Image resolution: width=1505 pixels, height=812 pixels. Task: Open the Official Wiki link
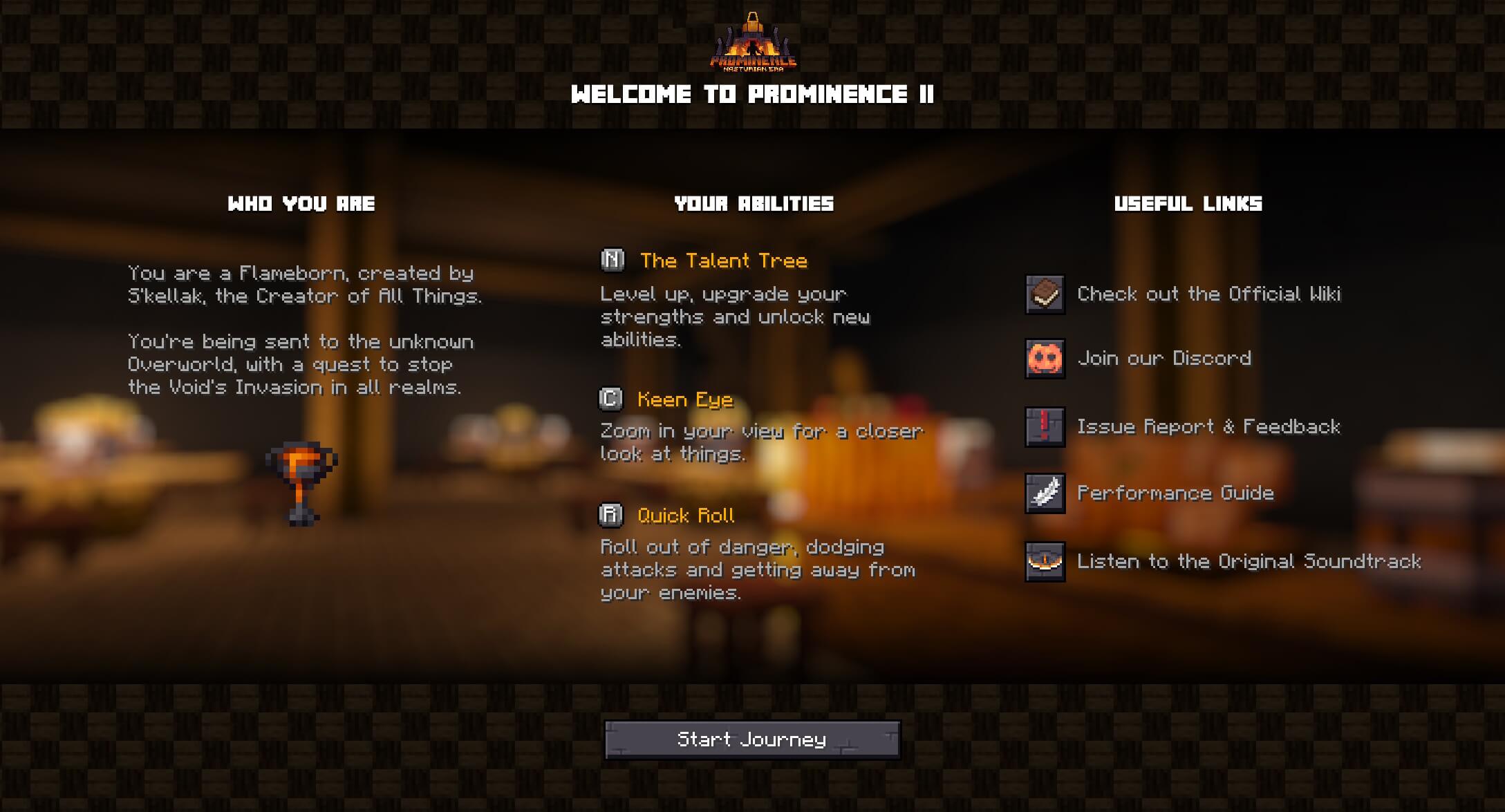[x=1208, y=294]
